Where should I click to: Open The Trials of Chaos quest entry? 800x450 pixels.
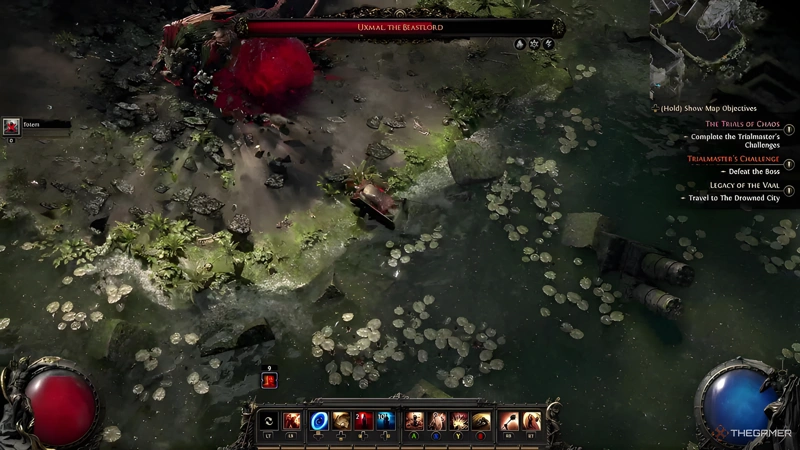click(x=742, y=123)
